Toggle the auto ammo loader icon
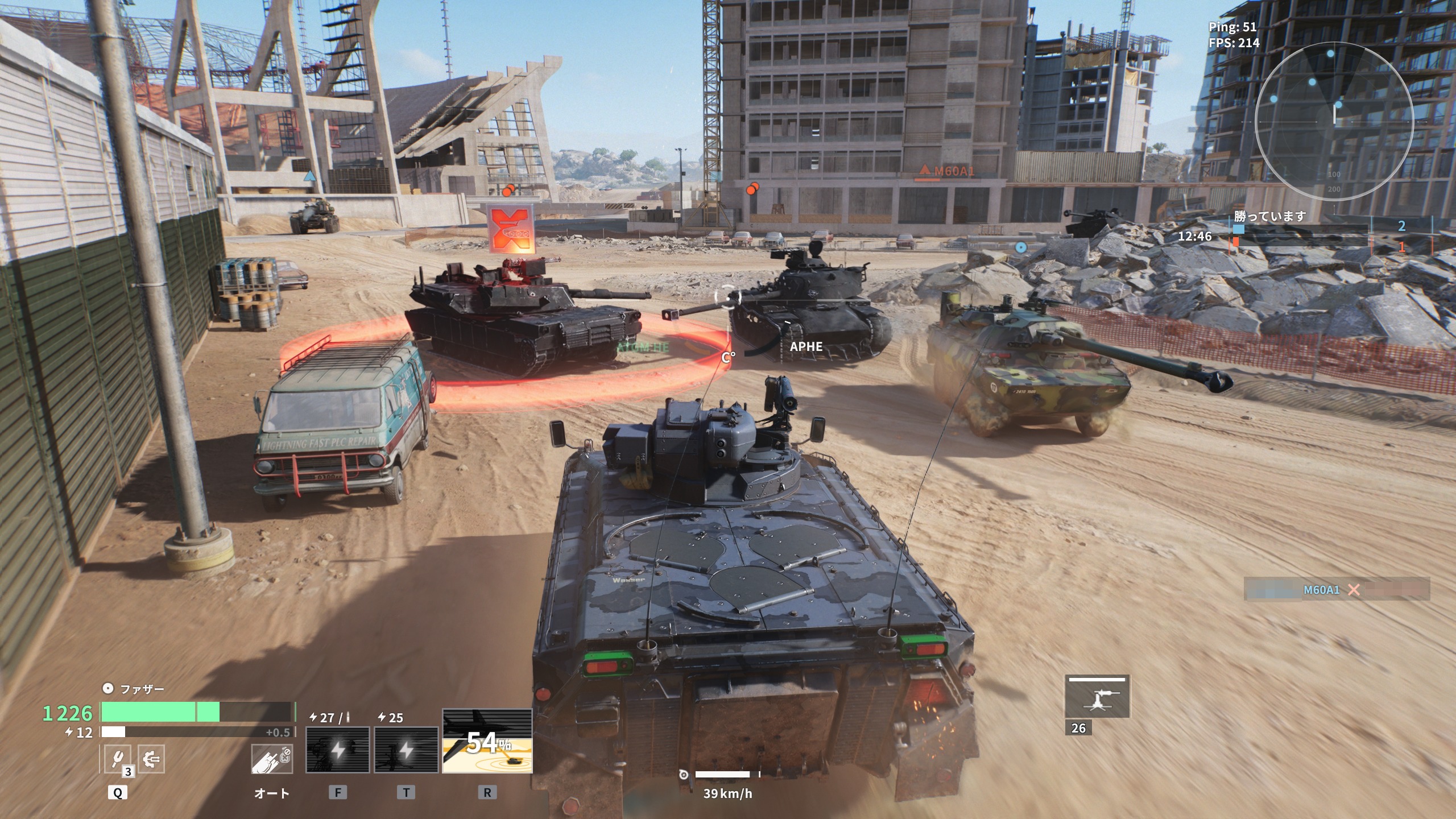This screenshot has width=1456, height=819. pos(272,759)
